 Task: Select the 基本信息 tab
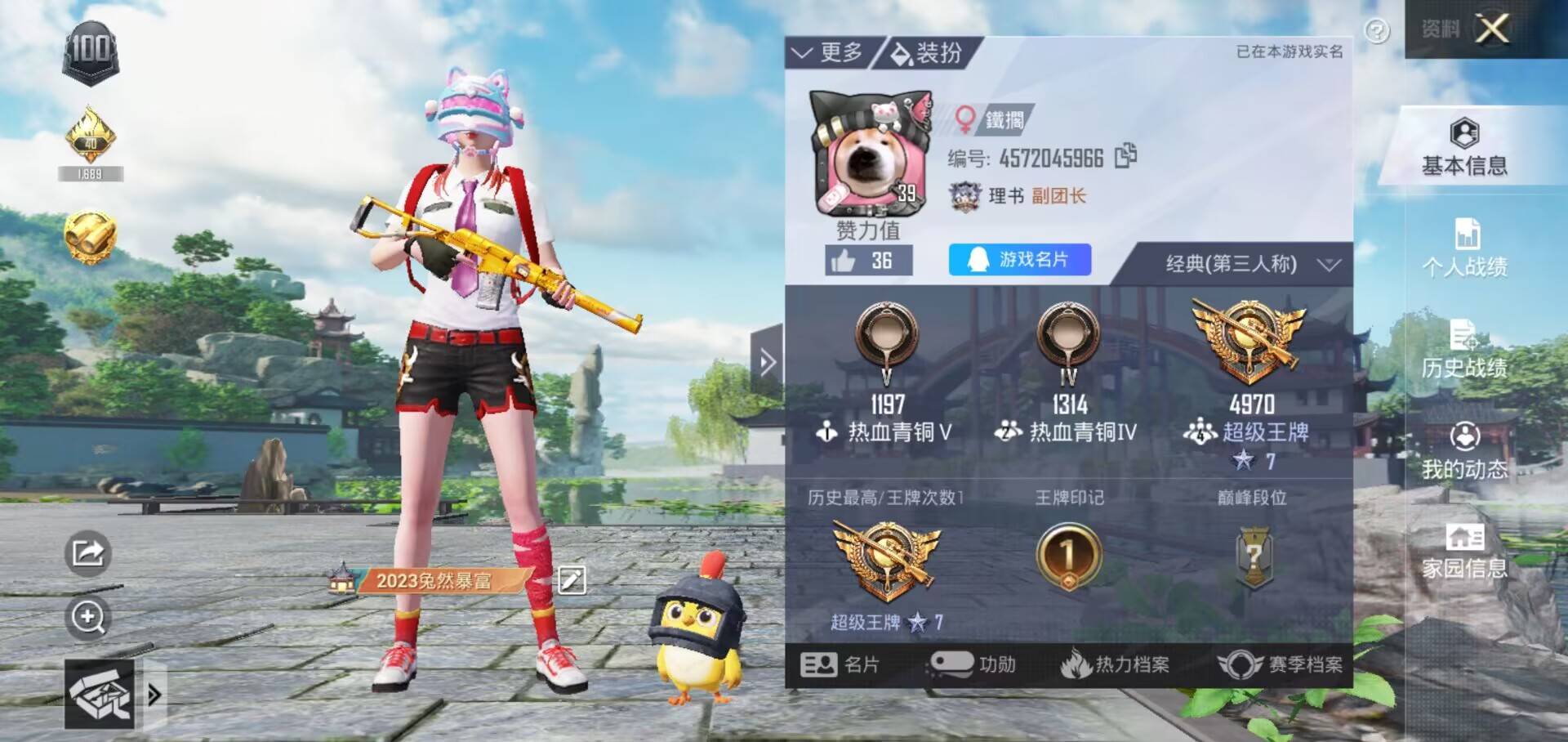click(x=1464, y=147)
